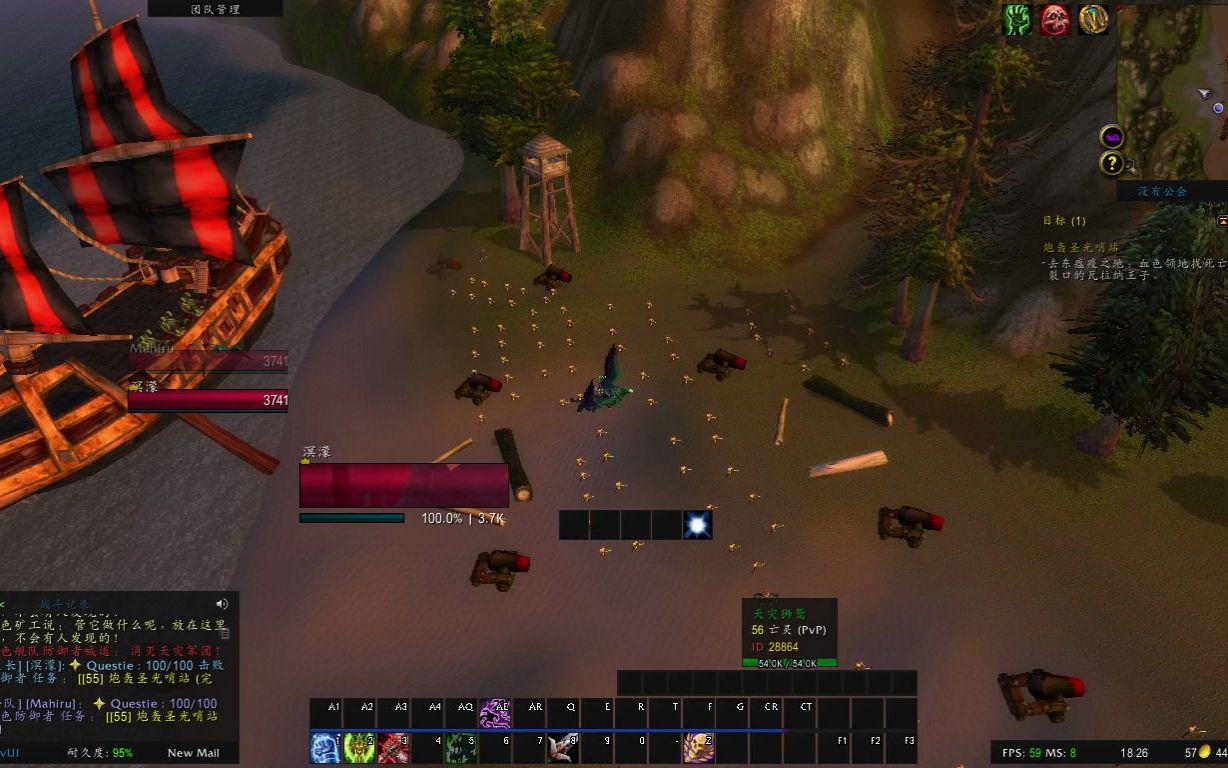Select the 炮轰圣光哨站 quest in tracker
This screenshot has width=1228, height=768.
pyautogui.click(x=1080, y=247)
